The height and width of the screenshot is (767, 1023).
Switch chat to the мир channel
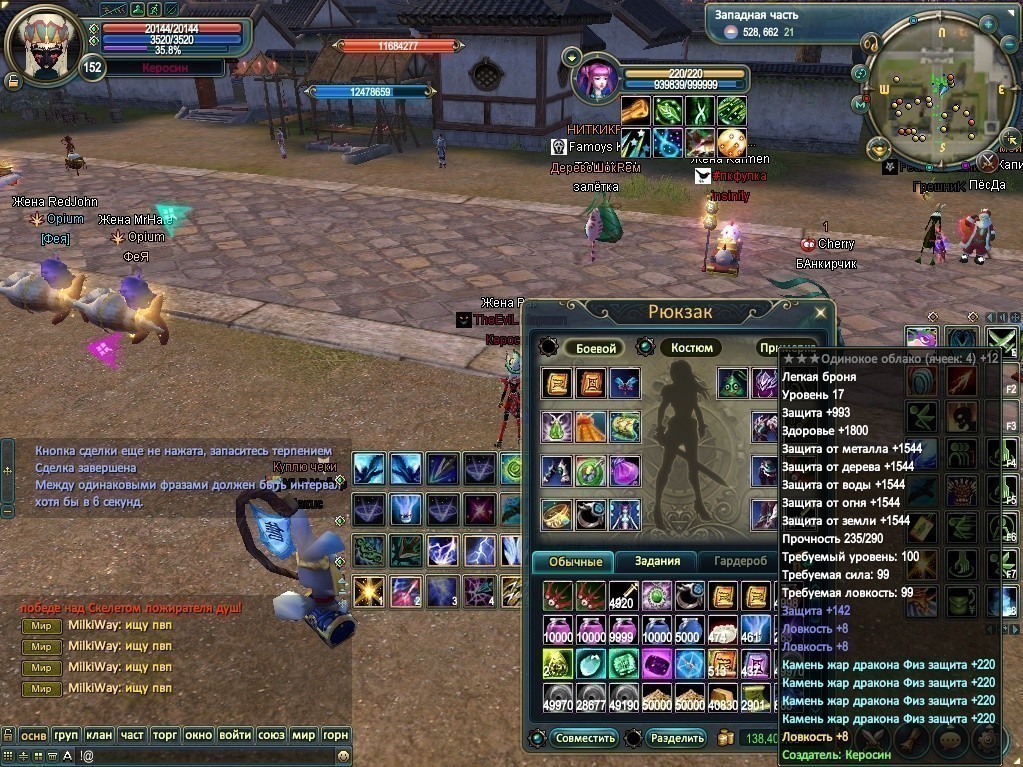[x=304, y=735]
